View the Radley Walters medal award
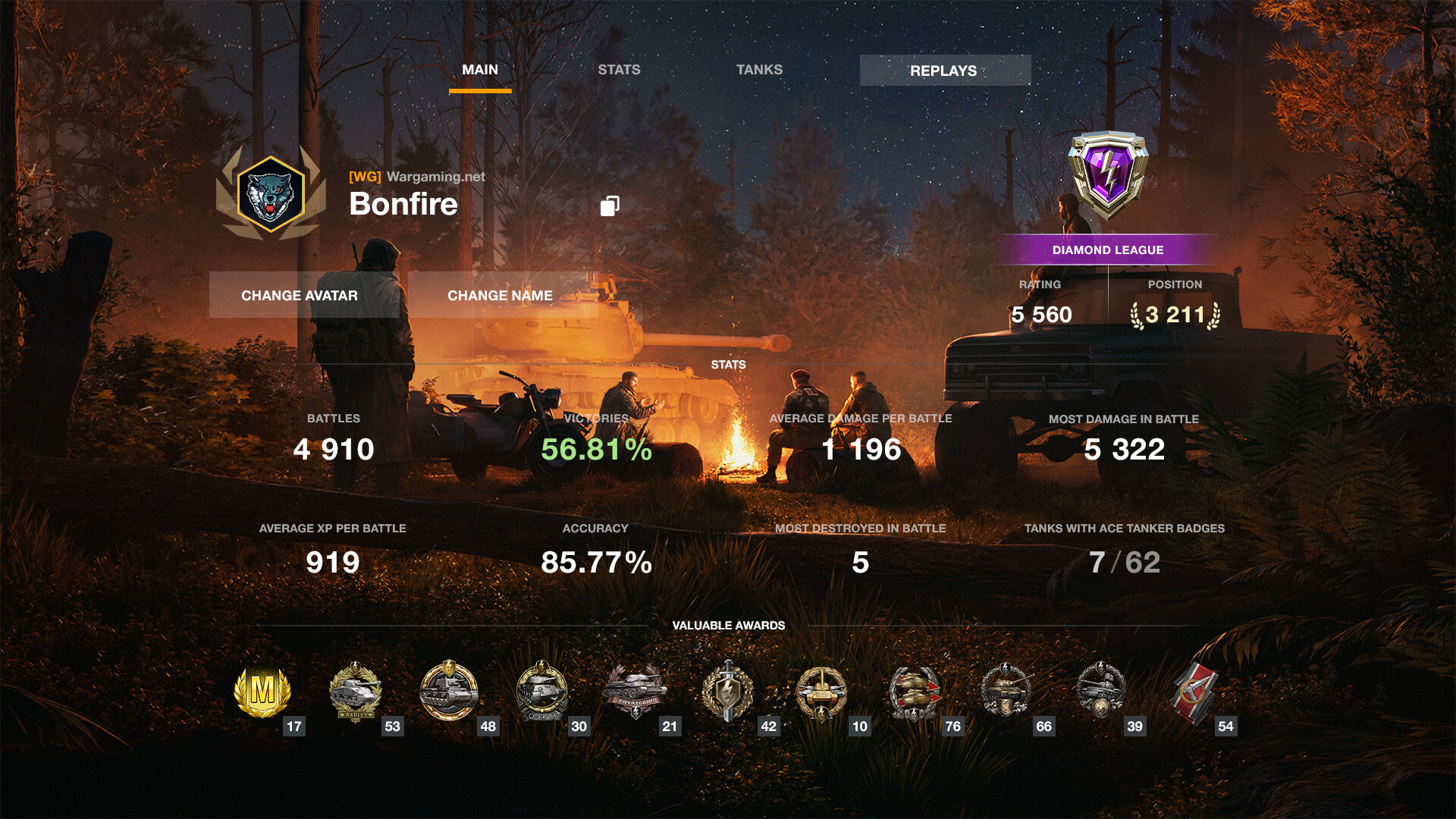 coord(355,692)
